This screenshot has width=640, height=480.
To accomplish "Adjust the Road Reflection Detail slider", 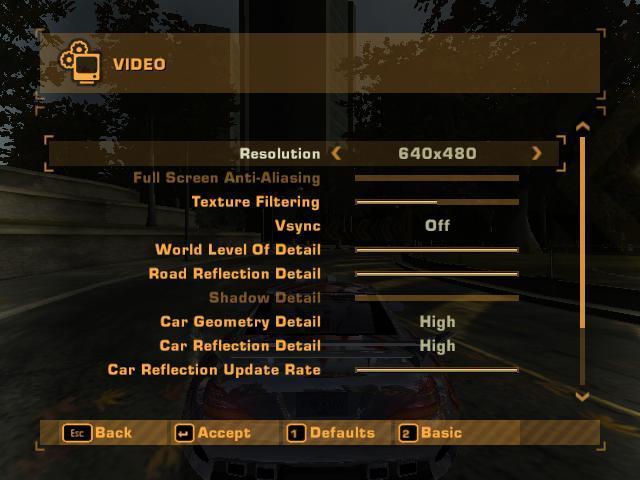I will (x=437, y=274).
